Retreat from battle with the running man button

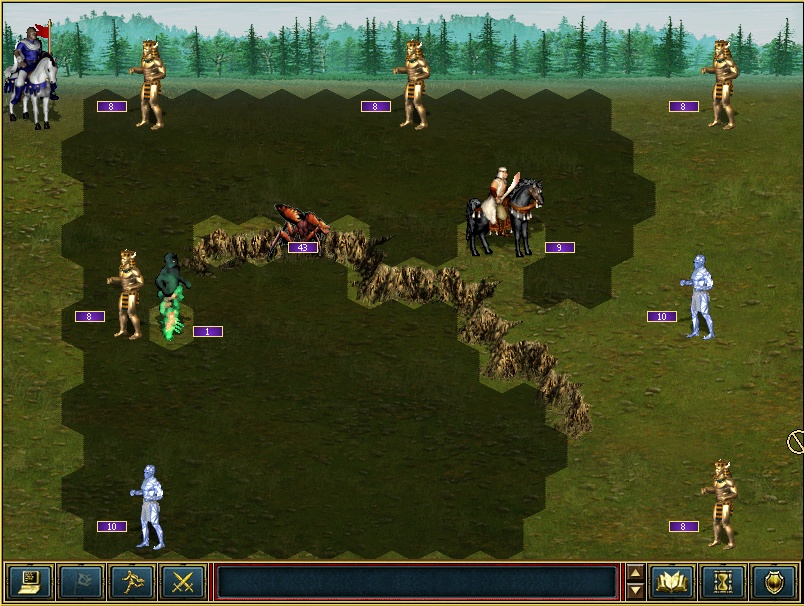(x=132, y=581)
